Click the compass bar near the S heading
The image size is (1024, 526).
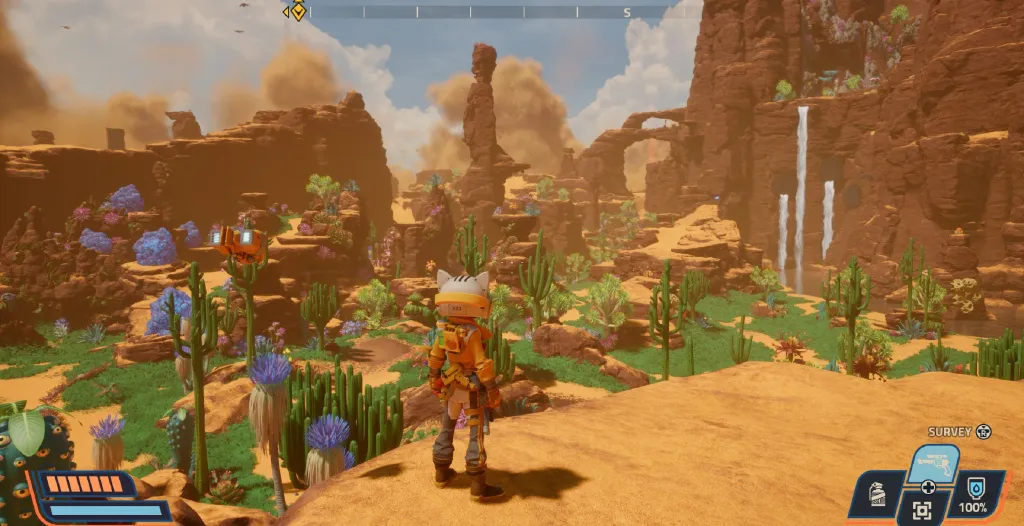coord(627,12)
